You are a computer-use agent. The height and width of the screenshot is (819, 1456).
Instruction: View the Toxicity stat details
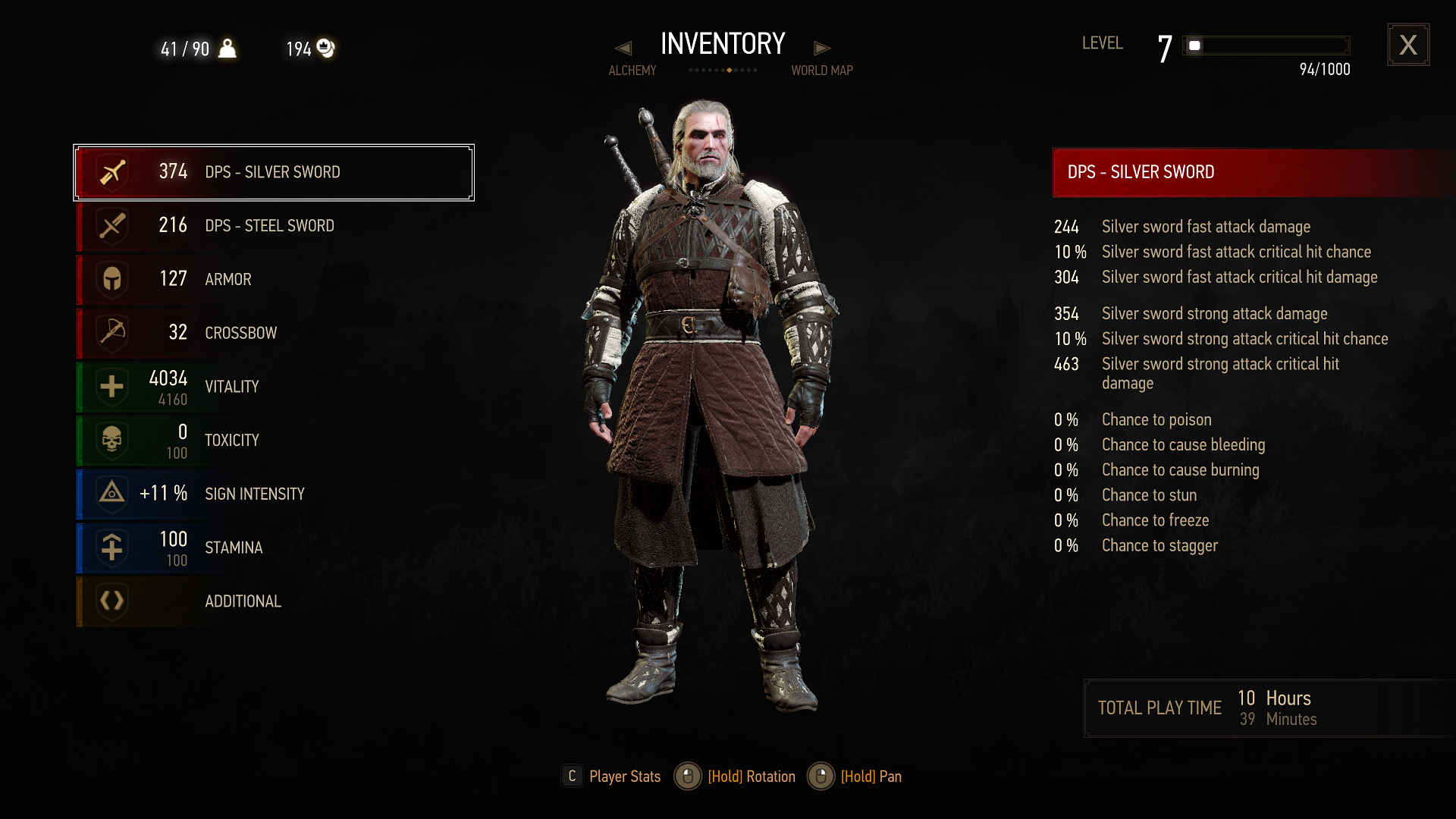tap(273, 441)
